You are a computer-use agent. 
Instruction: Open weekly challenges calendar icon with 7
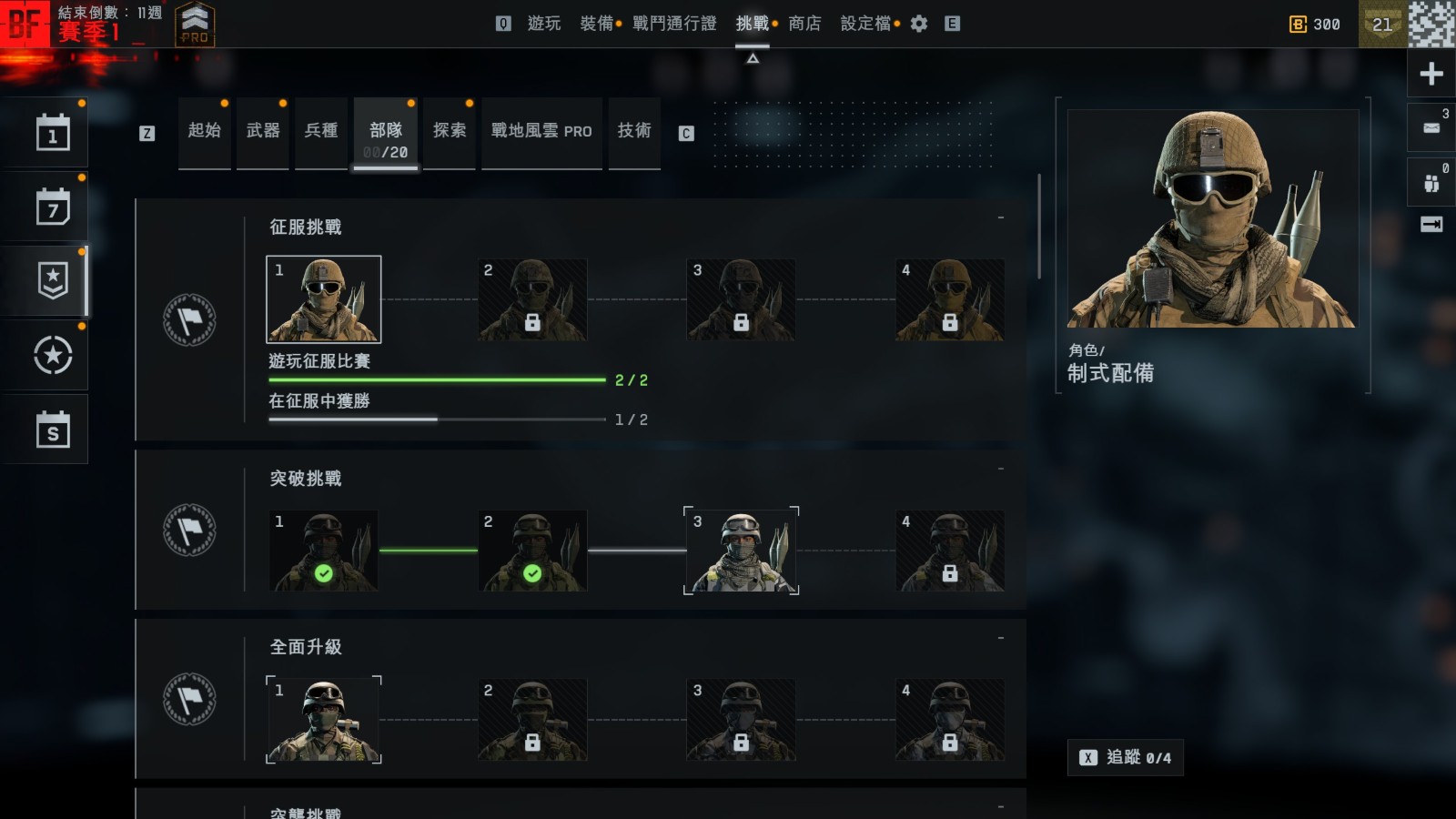[53, 207]
